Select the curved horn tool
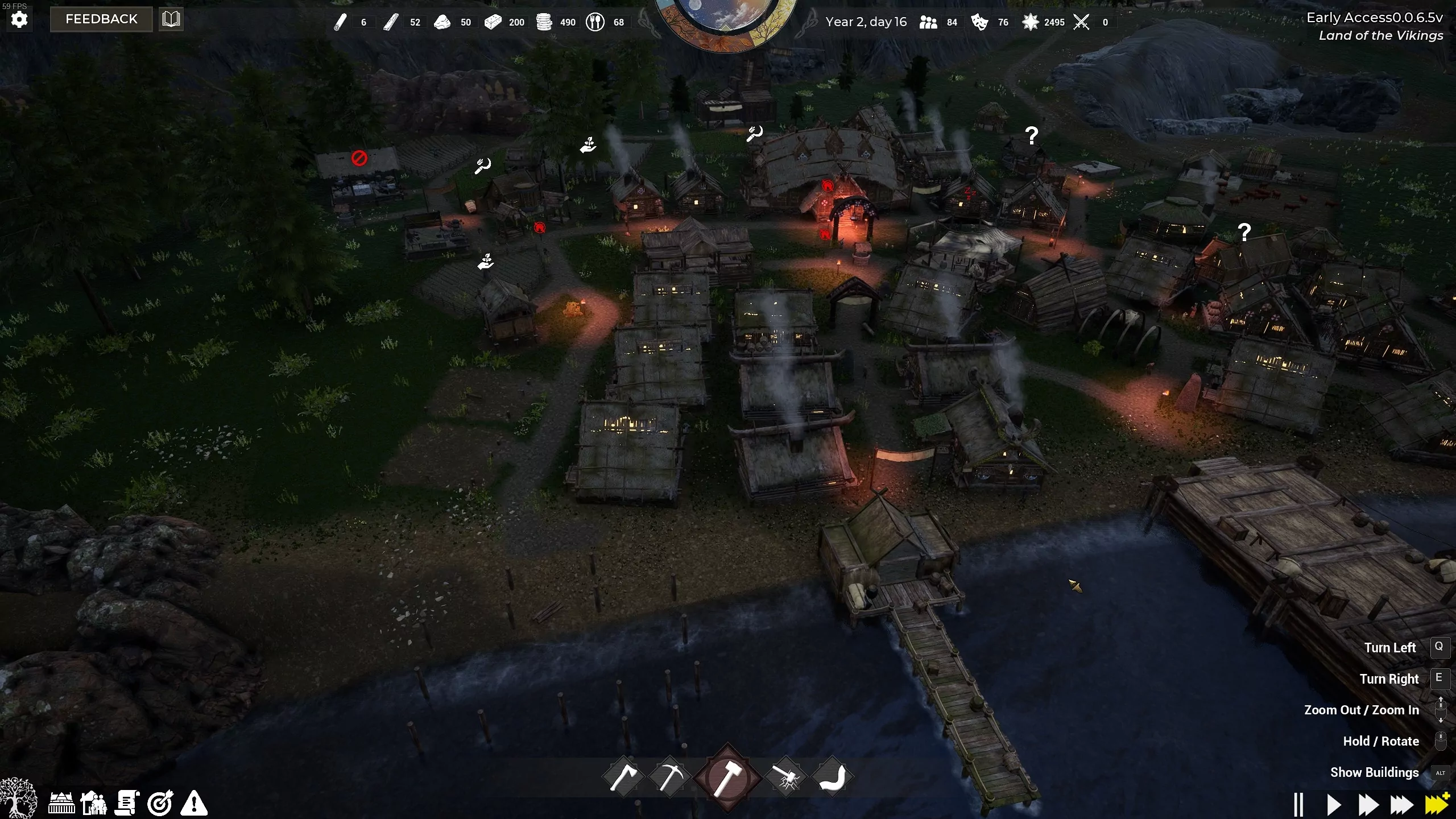 pyautogui.click(x=832, y=777)
